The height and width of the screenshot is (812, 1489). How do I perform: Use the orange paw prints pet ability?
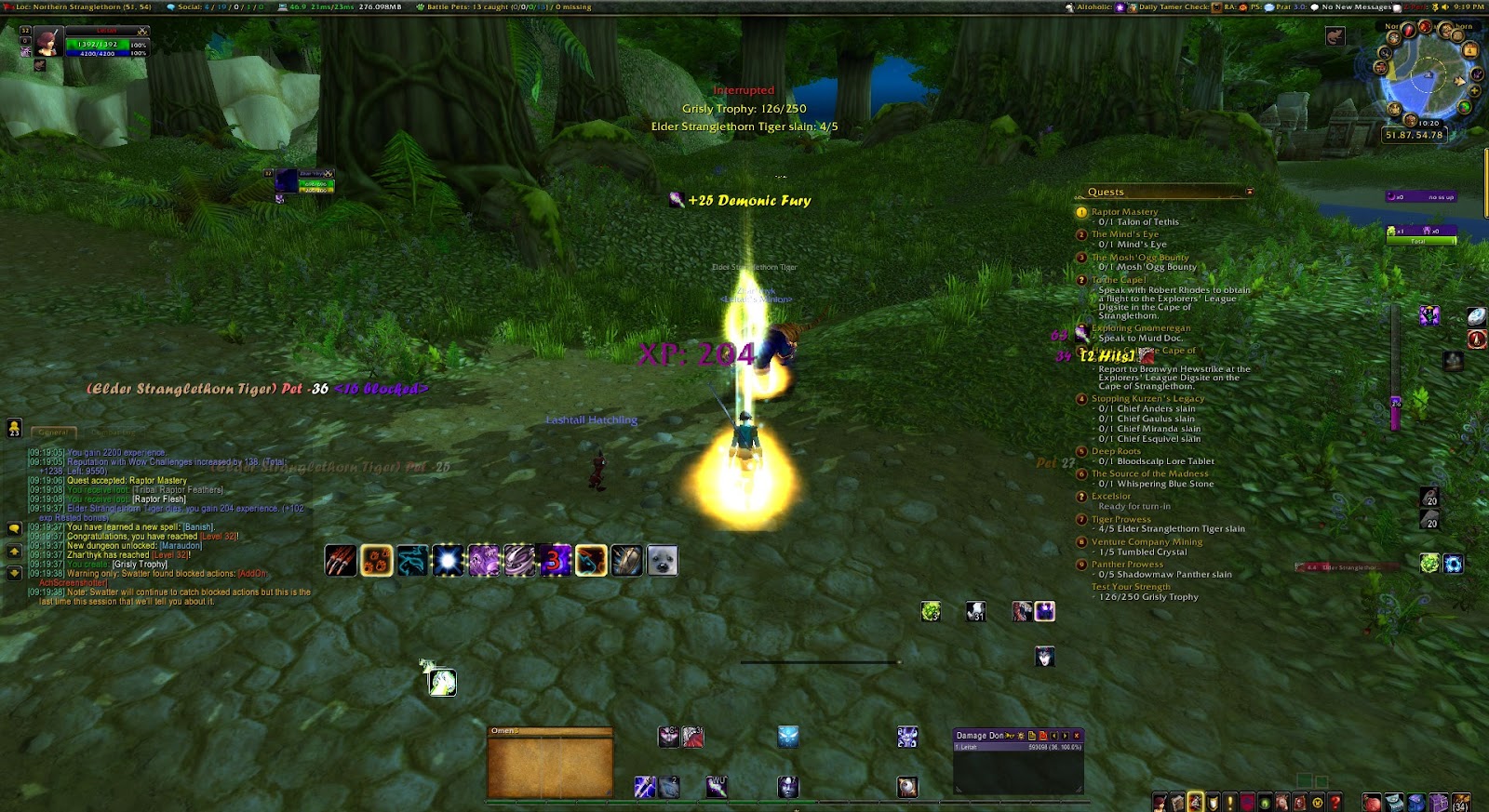click(x=376, y=561)
